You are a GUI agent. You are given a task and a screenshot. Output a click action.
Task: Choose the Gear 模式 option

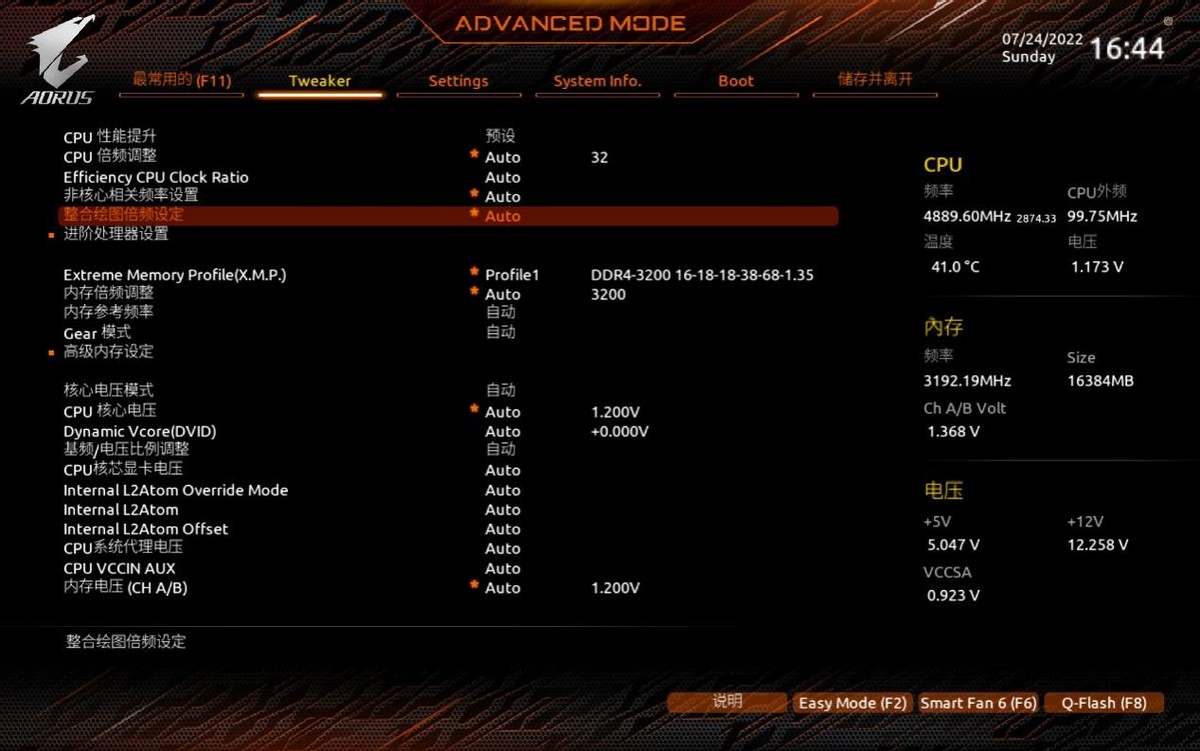(x=97, y=332)
